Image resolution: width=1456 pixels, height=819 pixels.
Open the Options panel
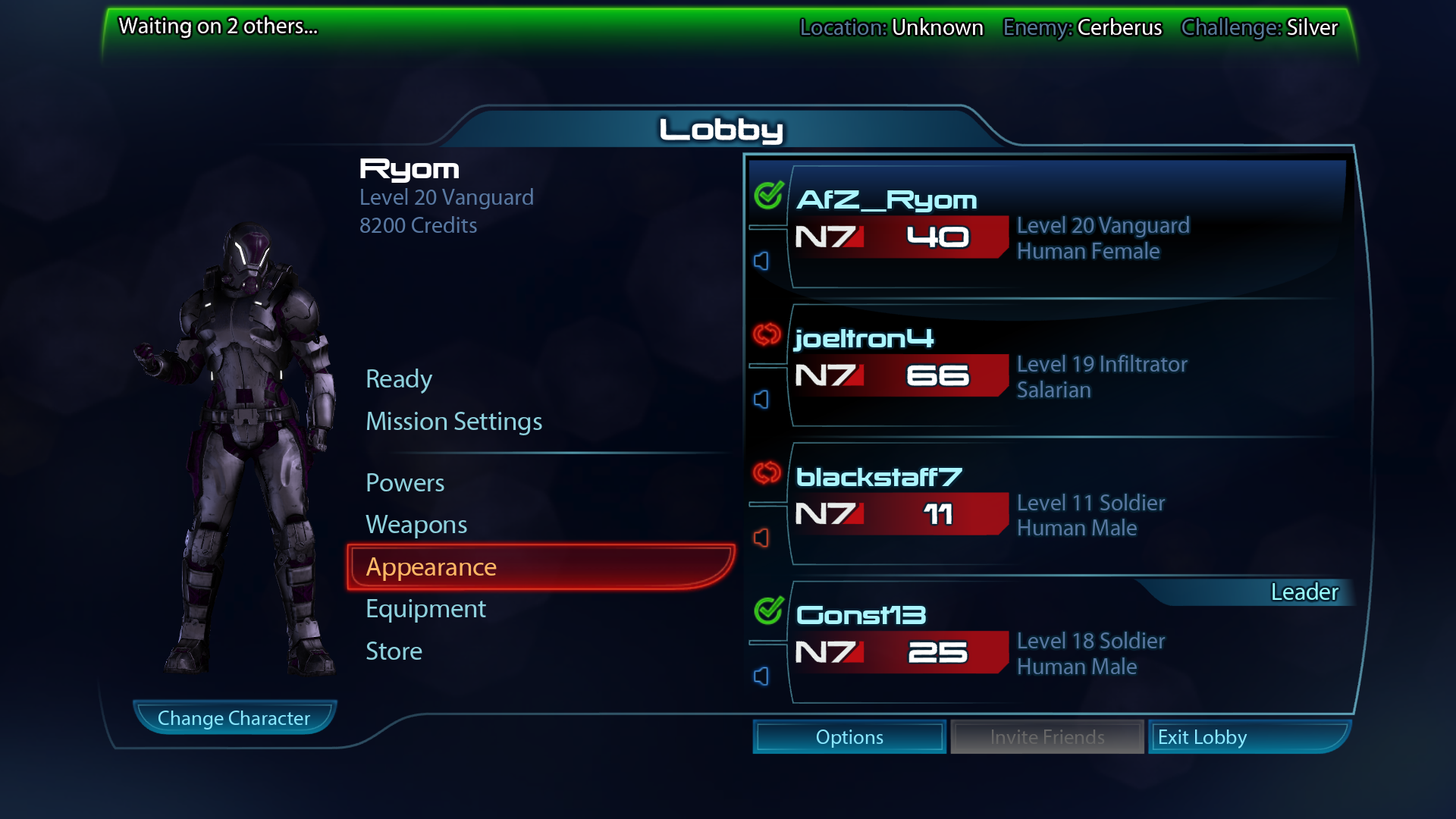(x=849, y=737)
